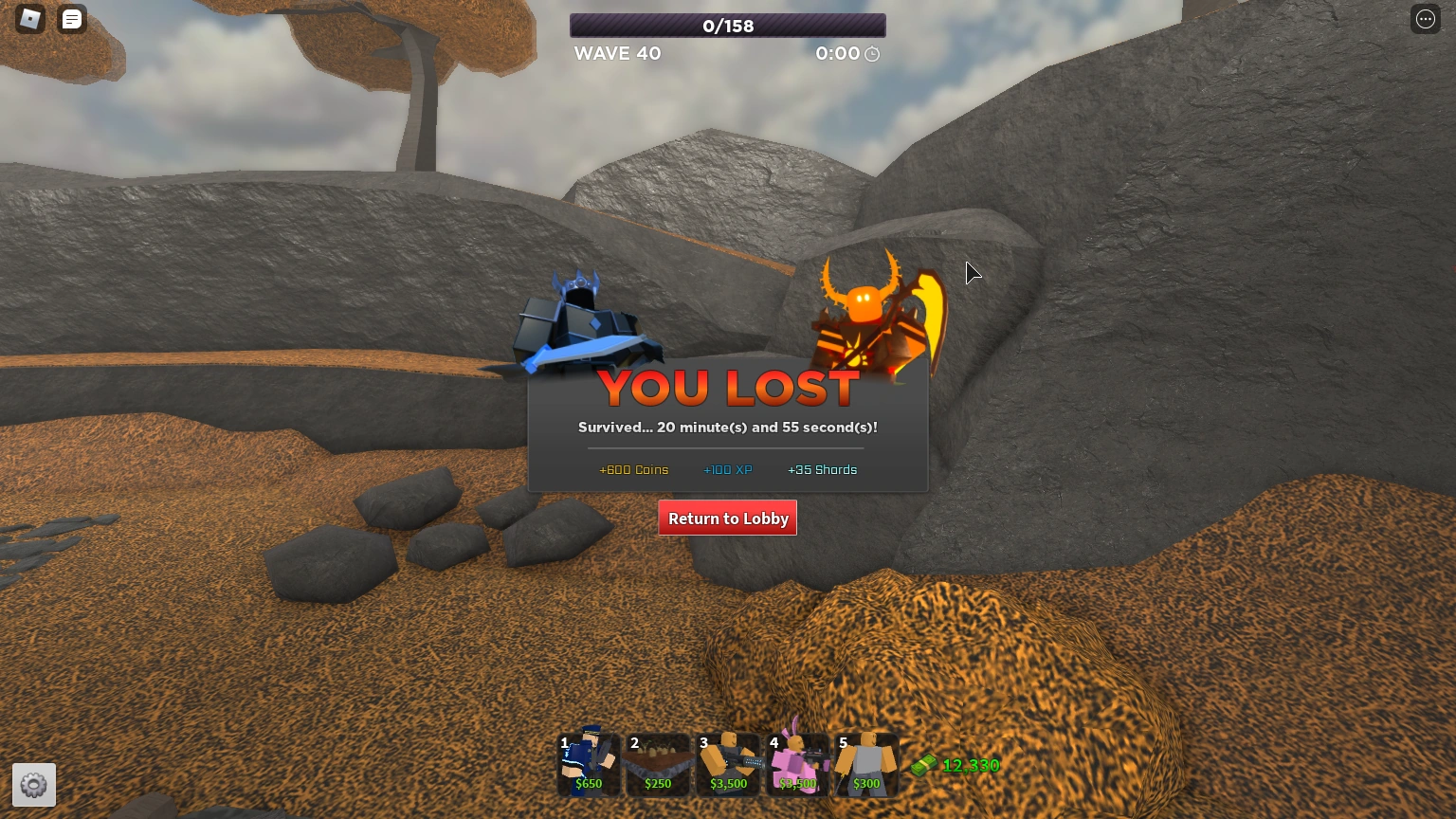The height and width of the screenshot is (819, 1456).
Task: Click the +100 XP reward text
Action: pyautogui.click(x=727, y=469)
